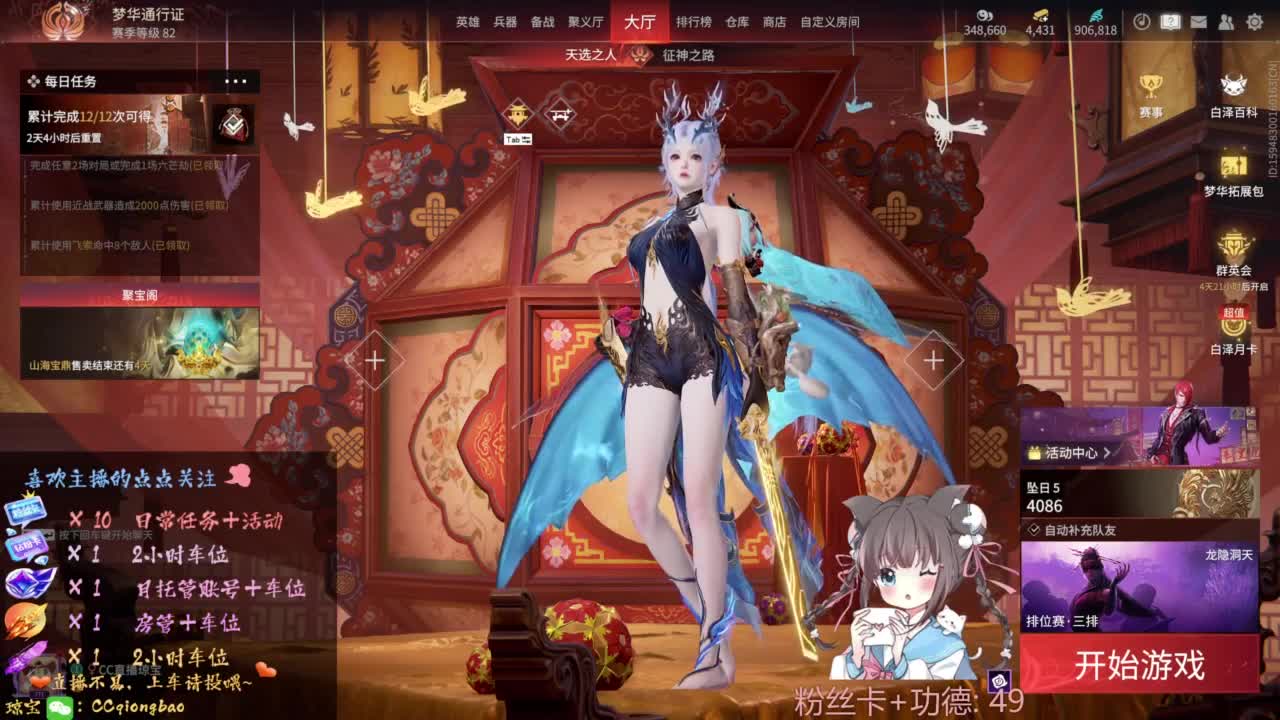The image size is (1280, 720).
Task: Open the daily tasks panel options menu
Action: pos(237,80)
